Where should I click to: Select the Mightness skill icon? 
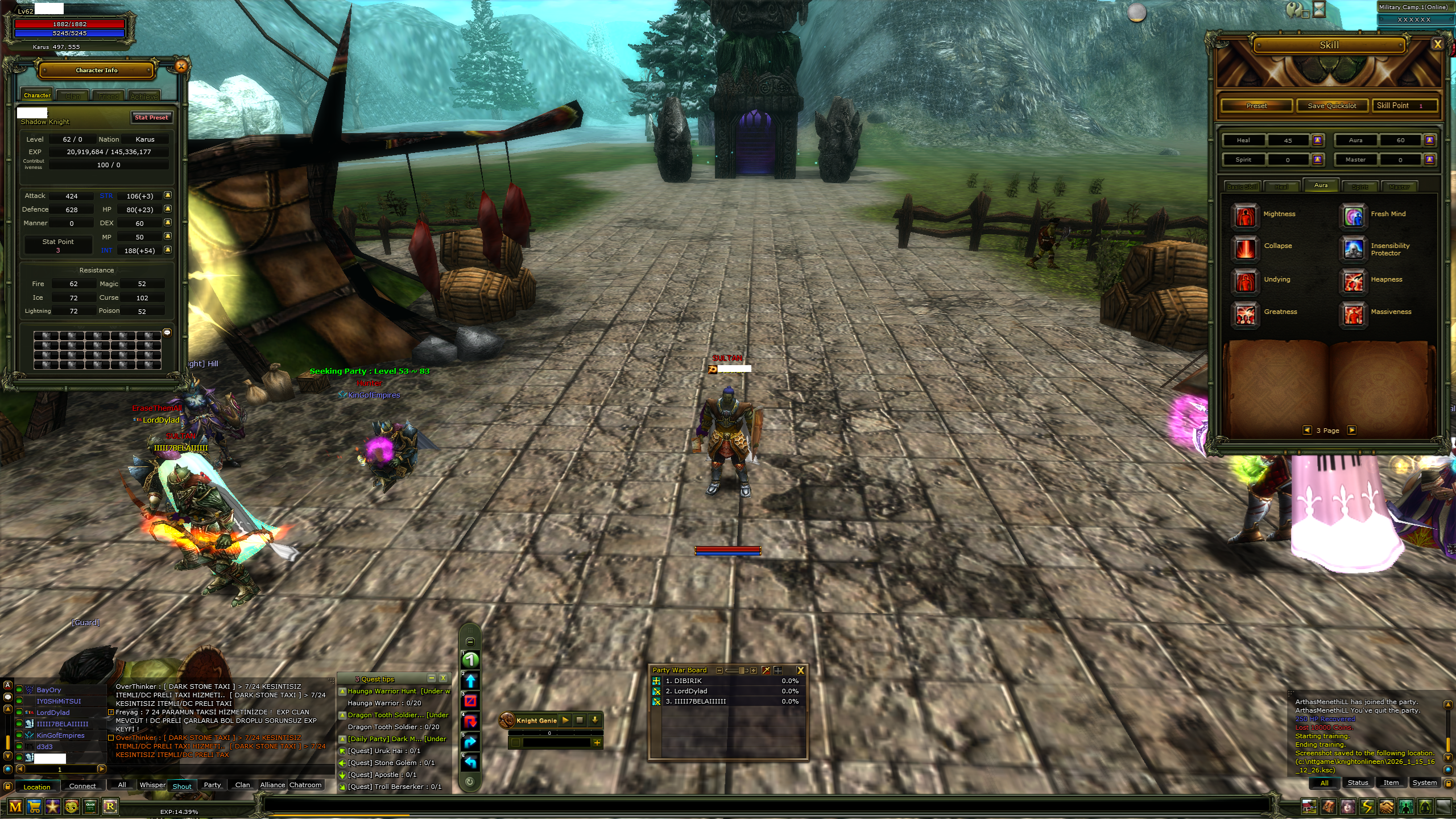coord(1245,216)
